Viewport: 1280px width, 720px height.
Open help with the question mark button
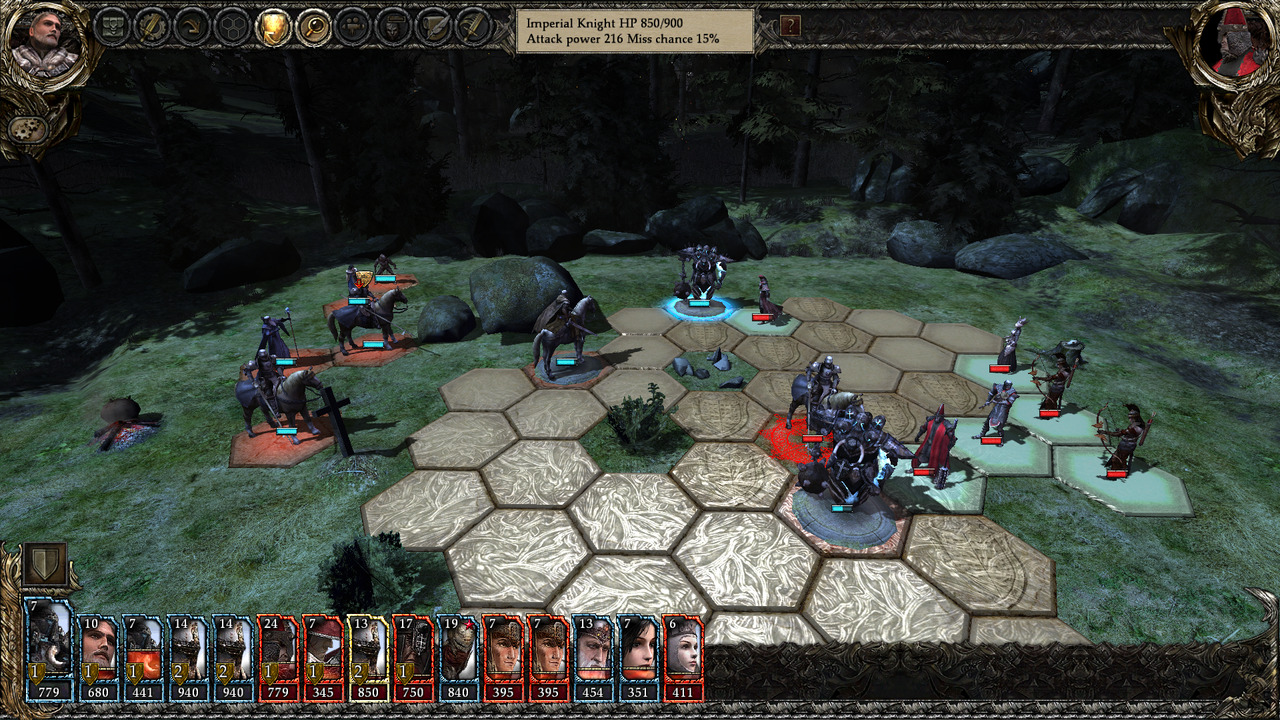tap(790, 26)
